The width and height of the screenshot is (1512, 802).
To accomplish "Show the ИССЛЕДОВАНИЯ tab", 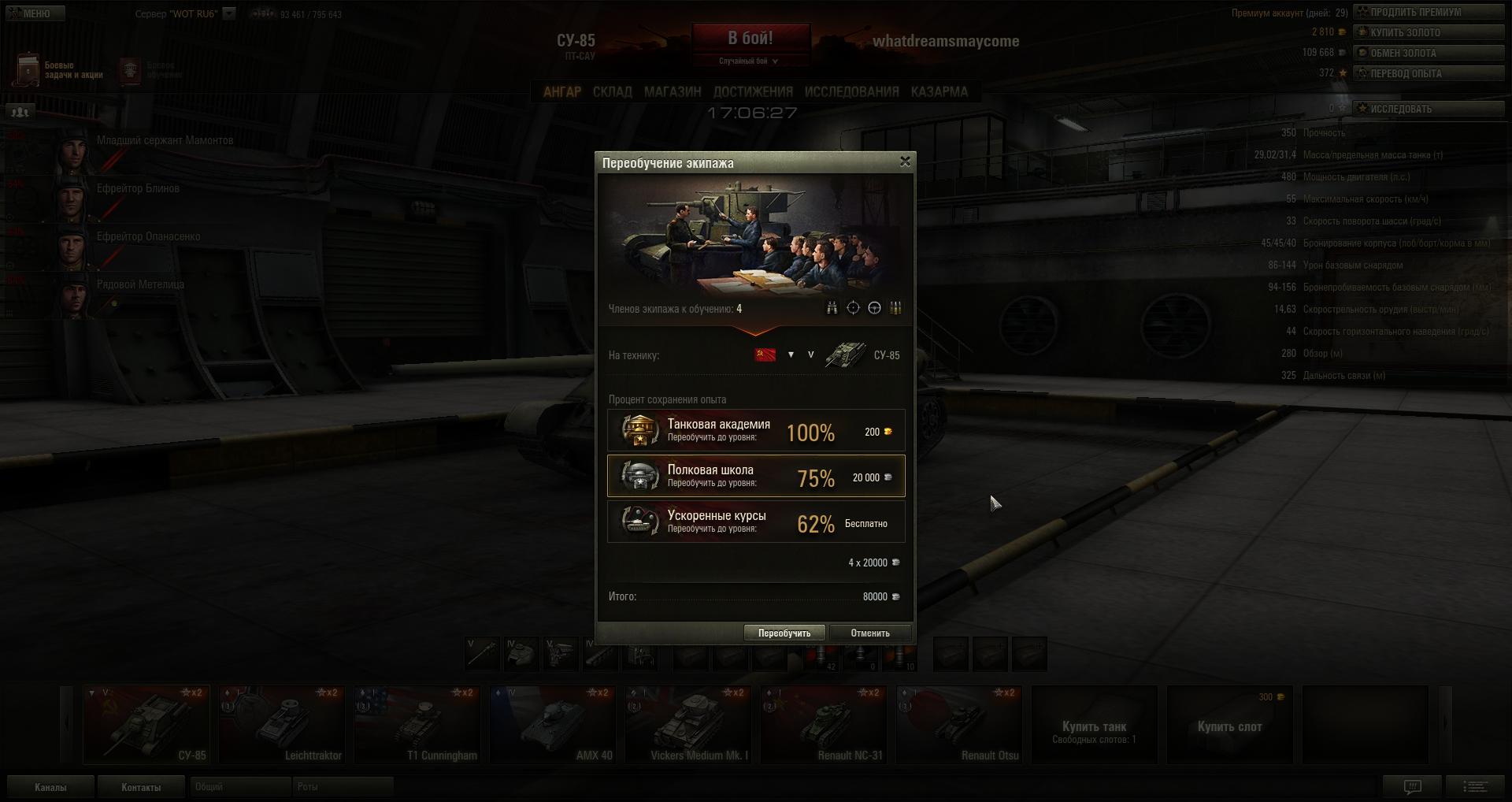I will click(x=851, y=92).
